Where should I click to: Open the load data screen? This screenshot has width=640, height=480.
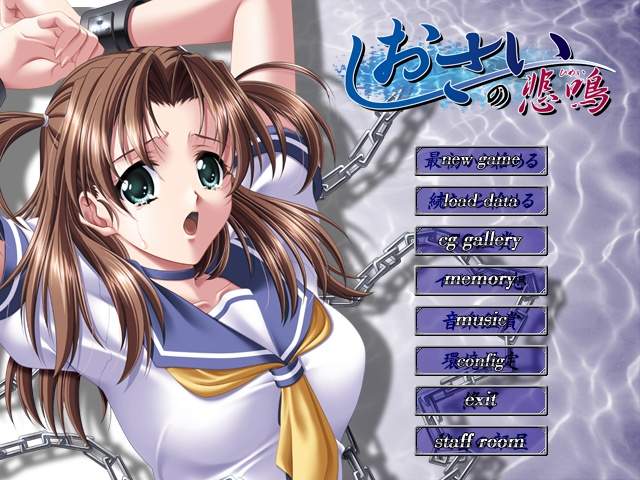[x=481, y=200]
